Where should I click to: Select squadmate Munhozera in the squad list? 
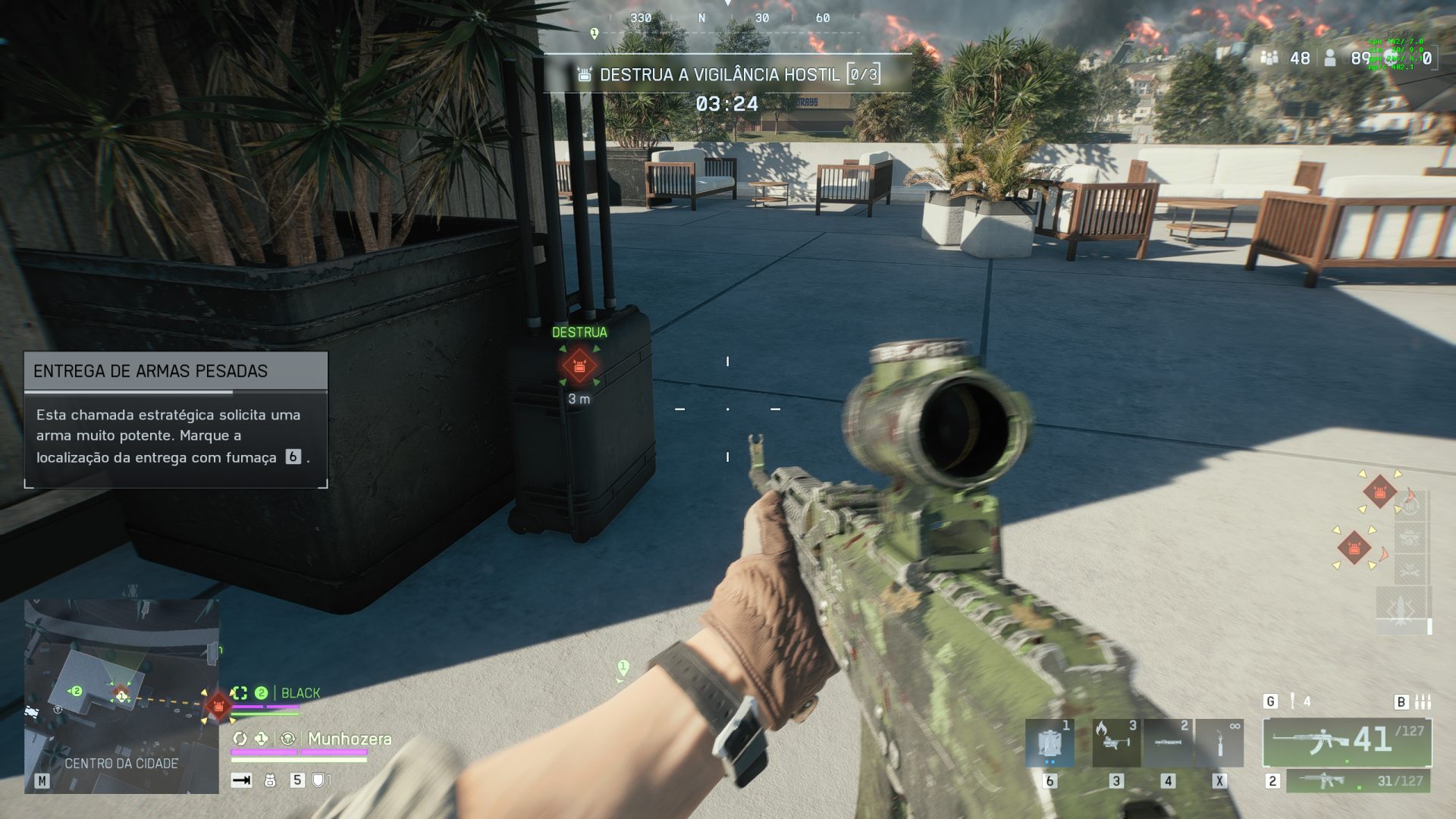pyautogui.click(x=349, y=739)
